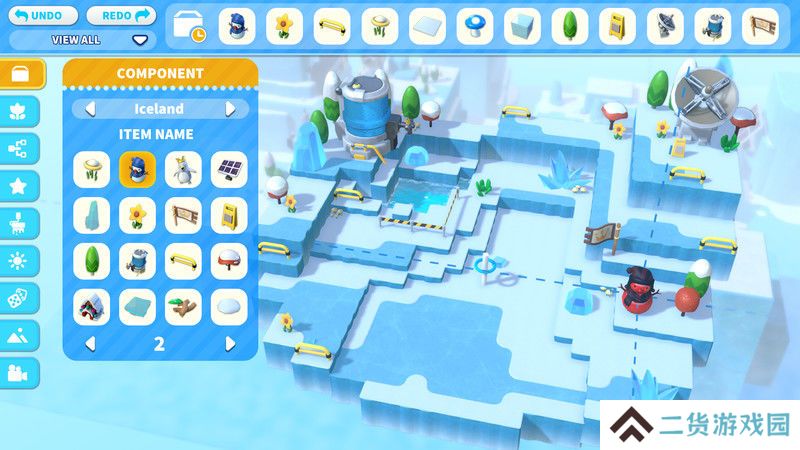Pick the driftwood branches component
This screenshot has width=800, height=450.
pos(183,307)
